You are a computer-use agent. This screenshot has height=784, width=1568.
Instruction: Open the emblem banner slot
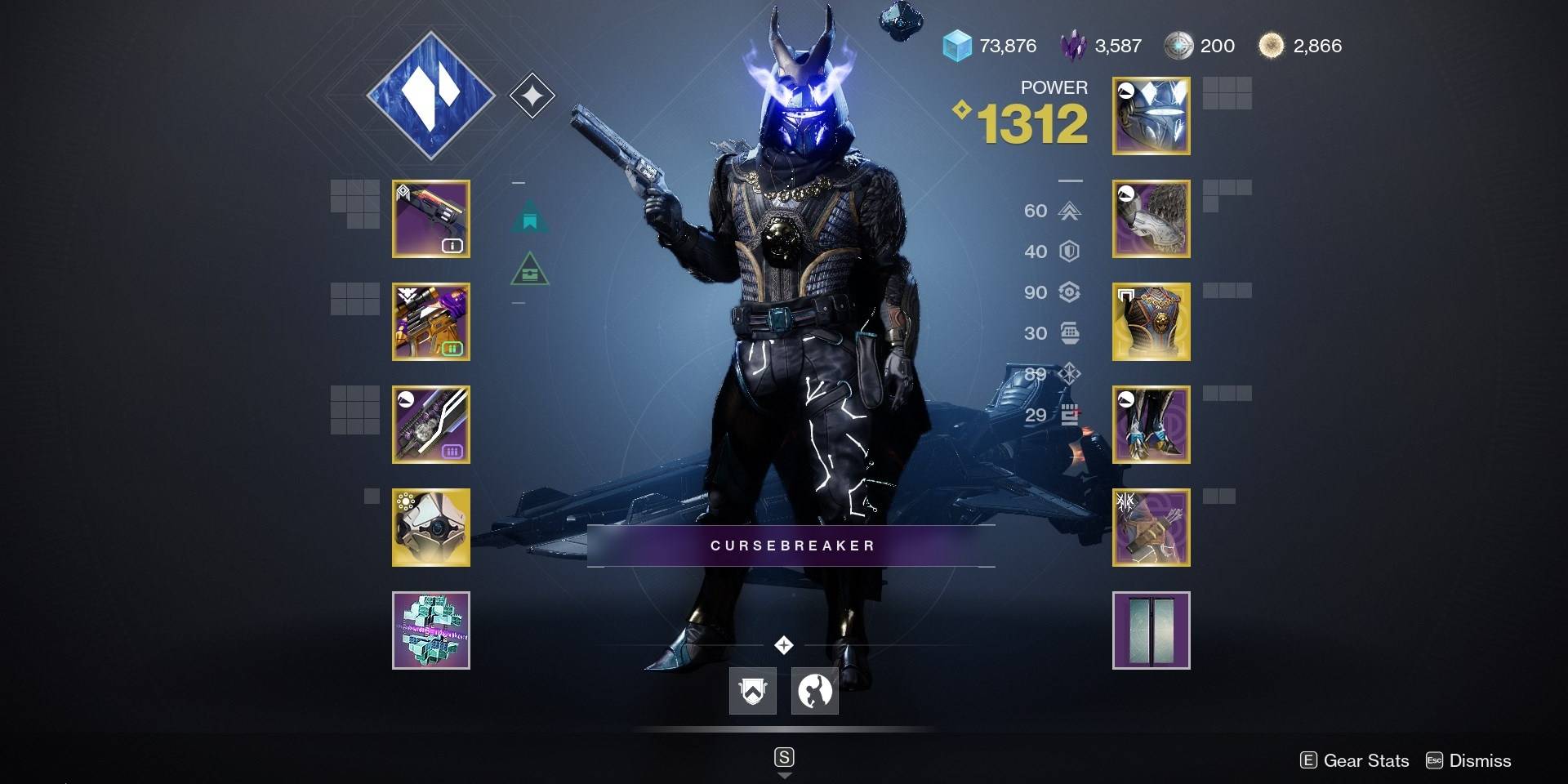point(1151,630)
